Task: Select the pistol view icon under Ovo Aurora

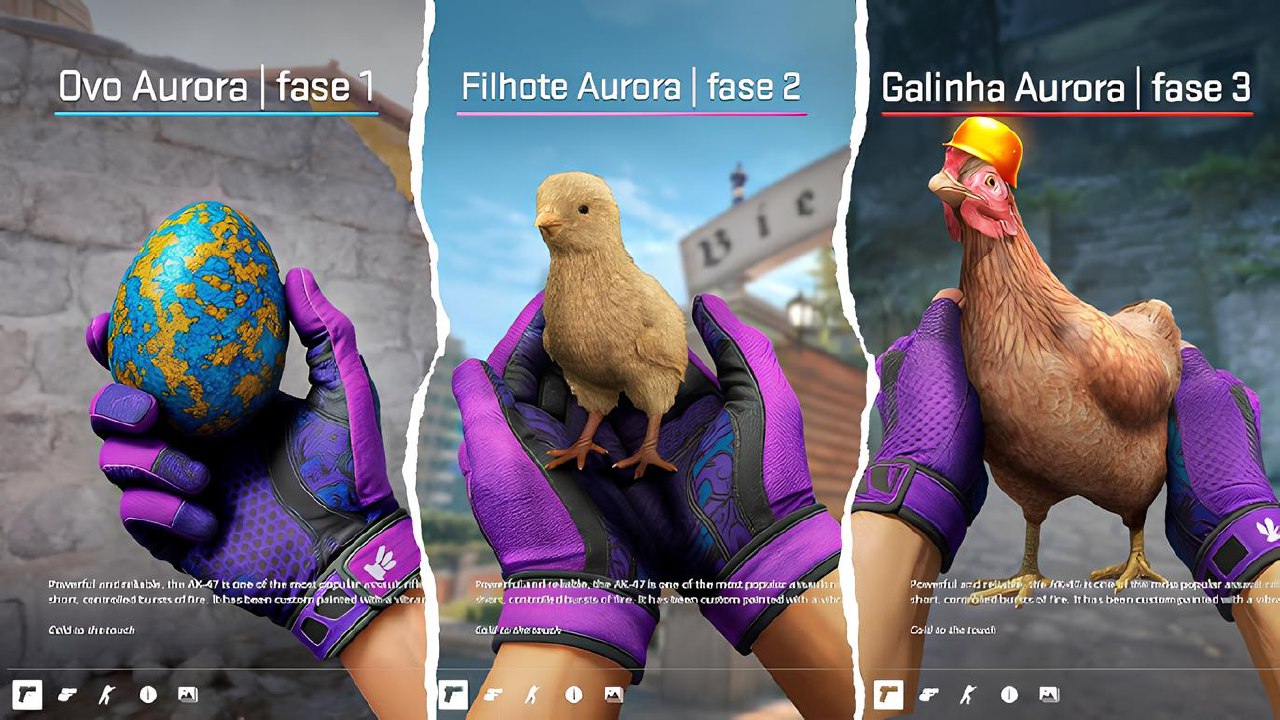Action: click(x=27, y=694)
